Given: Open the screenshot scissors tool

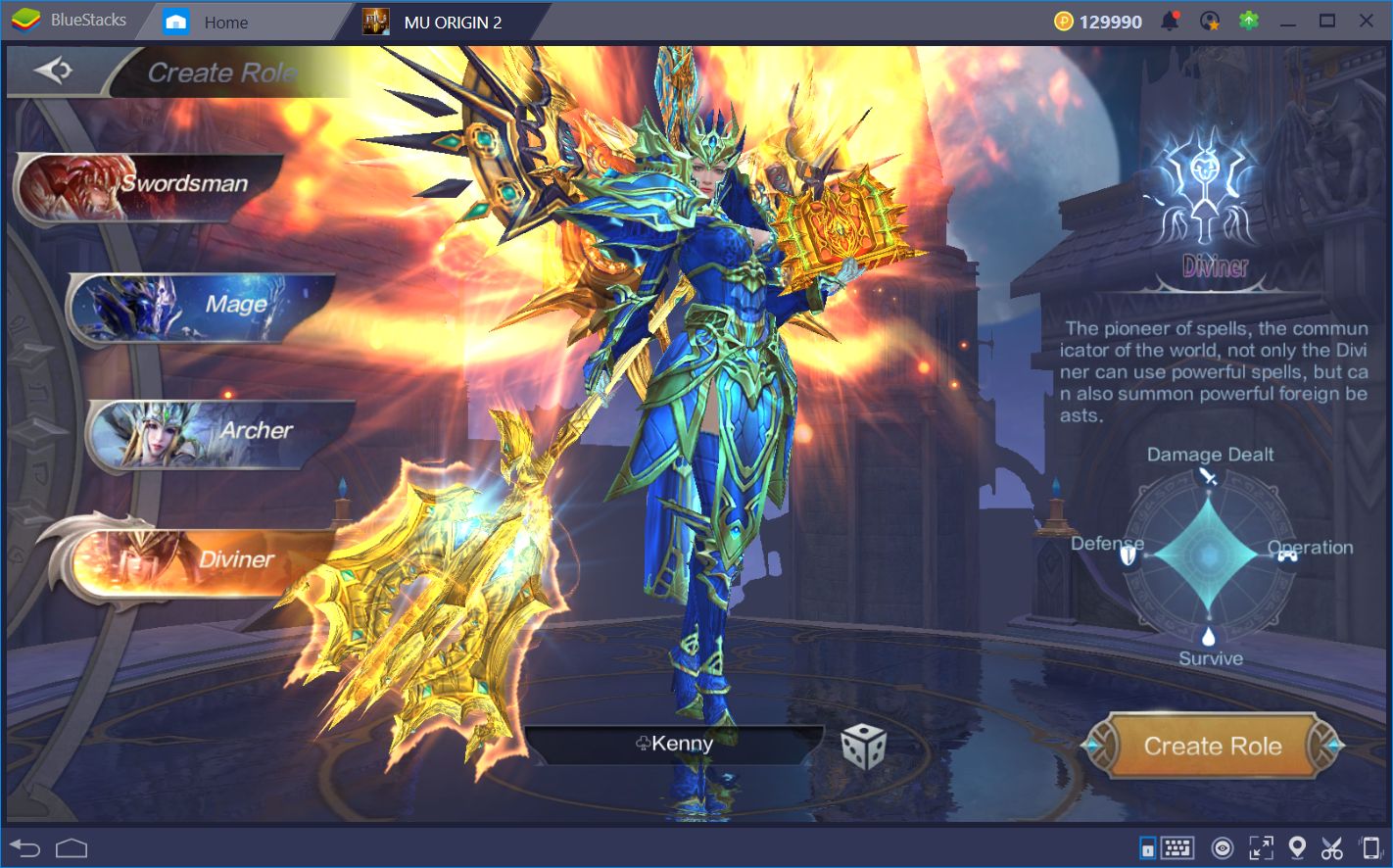Looking at the screenshot, I should click(1330, 846).
